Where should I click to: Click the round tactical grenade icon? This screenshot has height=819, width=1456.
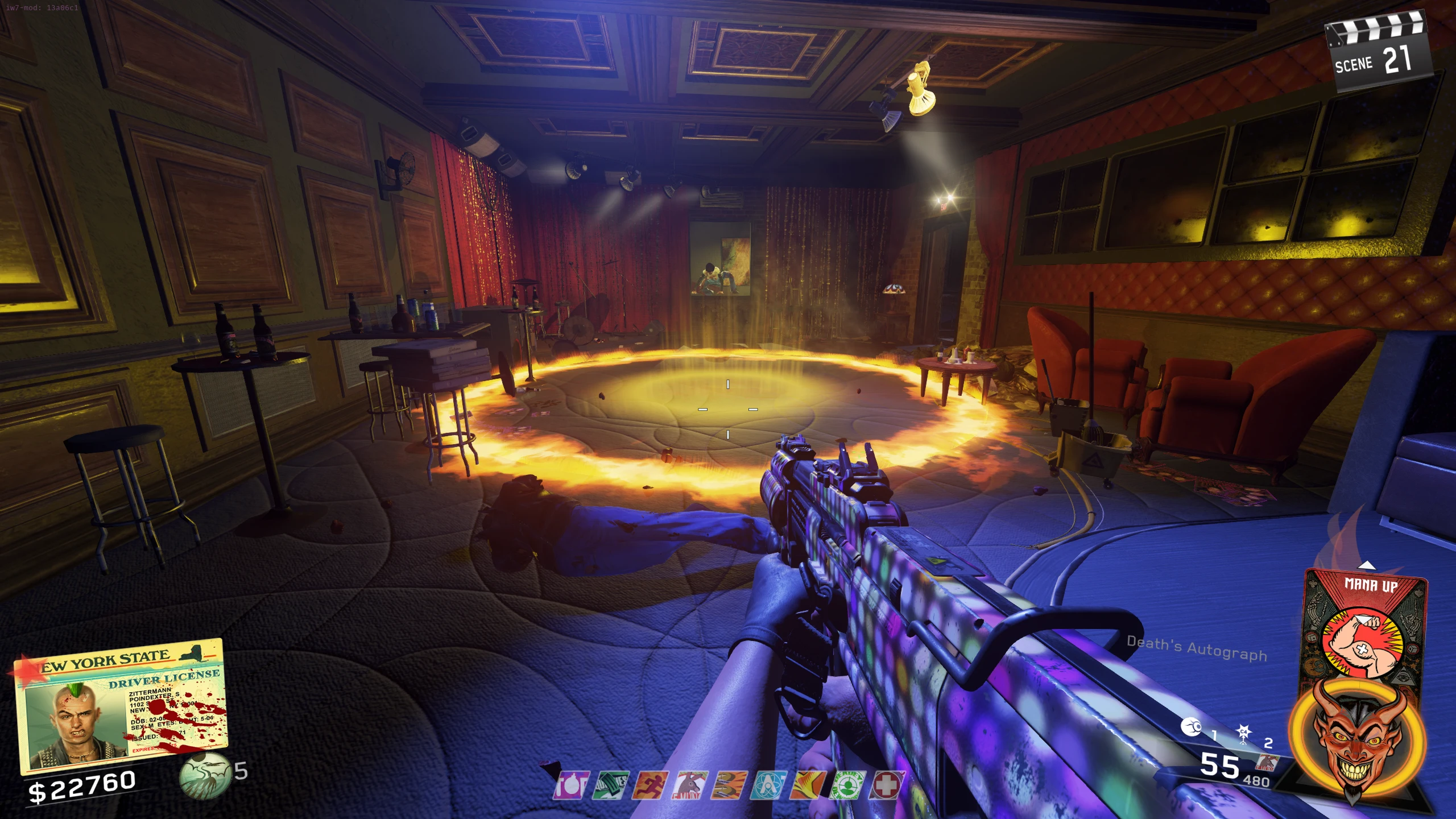coord(1191,727)
